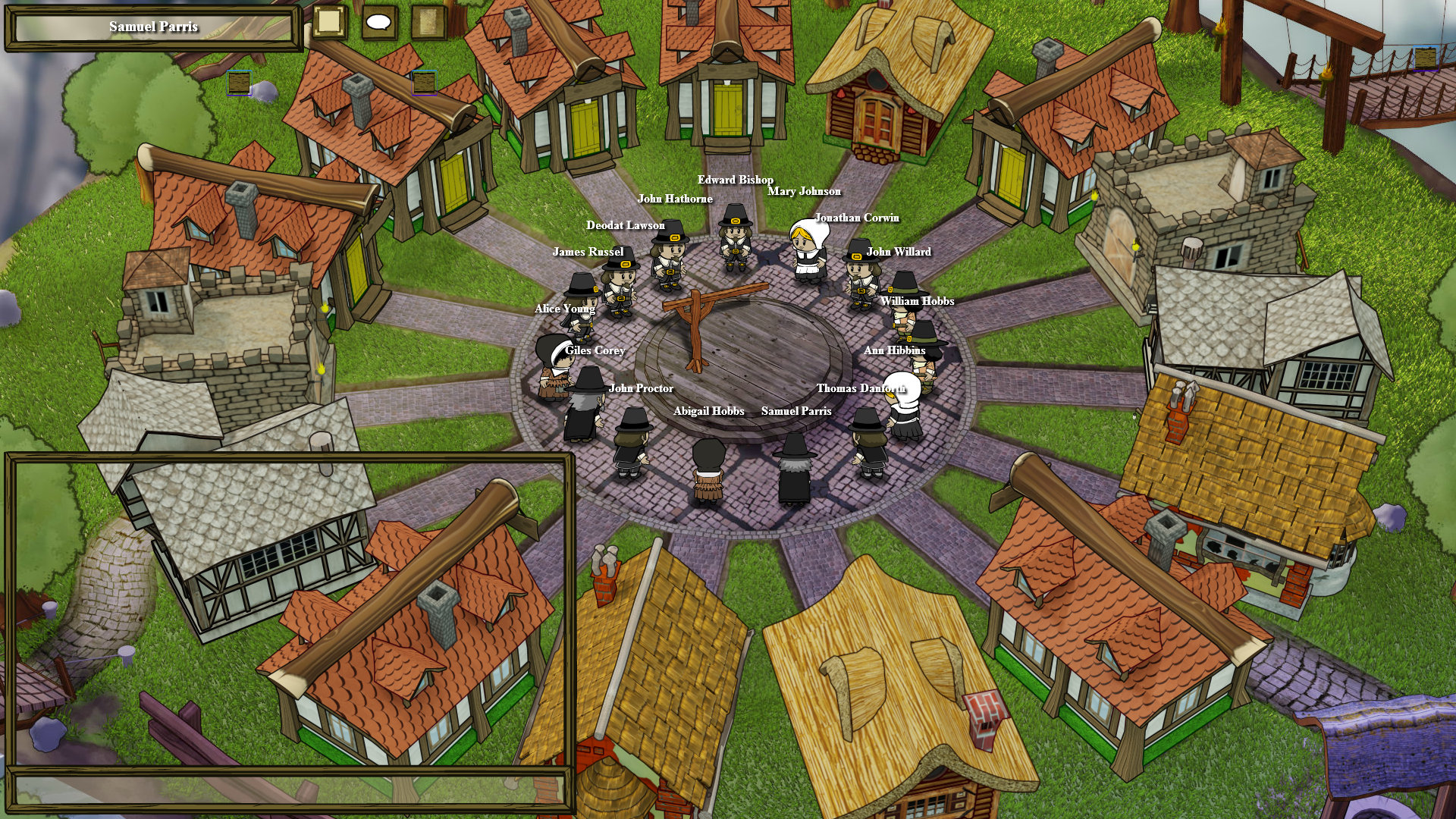This screenshot has width=1456, height=819.
Task: Click the blank square icon in top toolbar
Action: click(329, 21)
